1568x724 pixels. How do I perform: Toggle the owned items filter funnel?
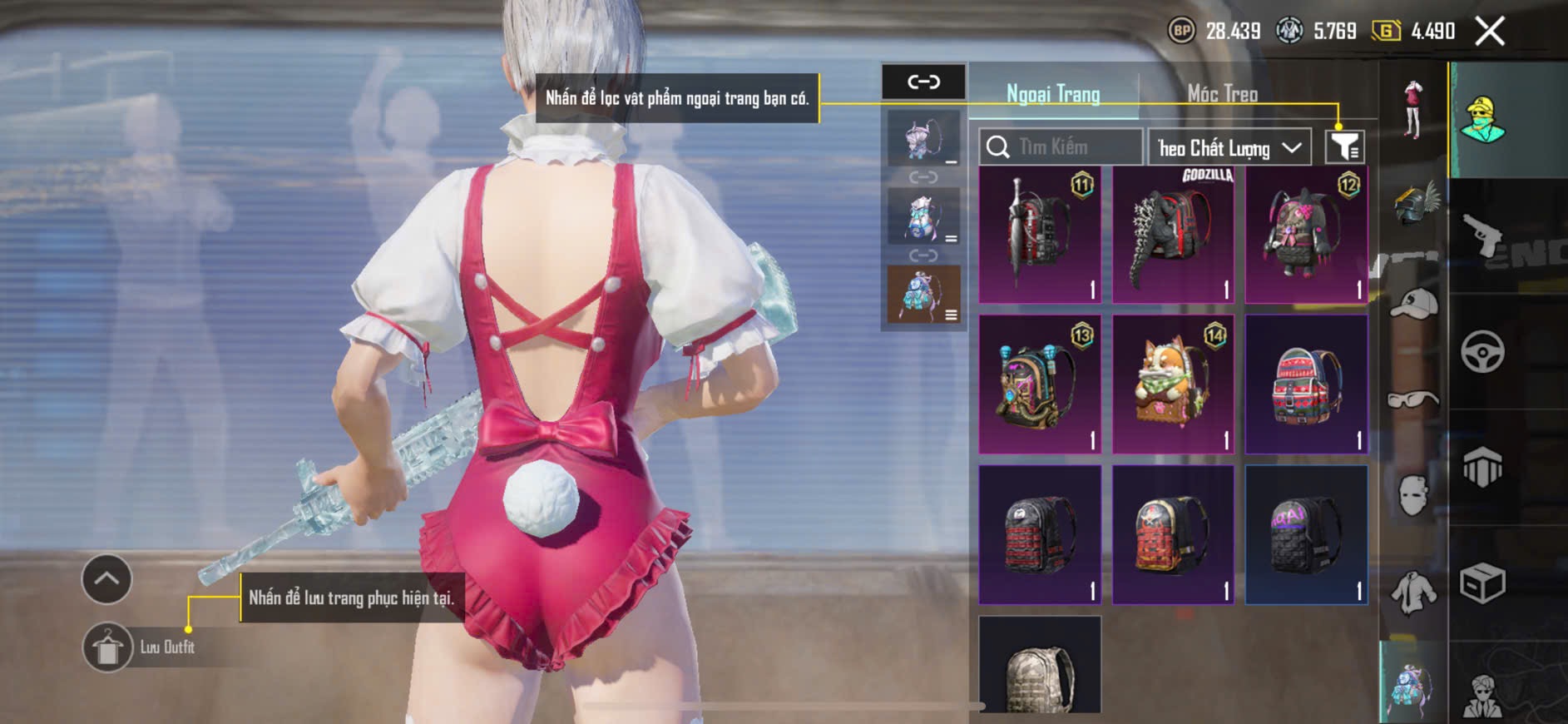(x=1344, y=146)
